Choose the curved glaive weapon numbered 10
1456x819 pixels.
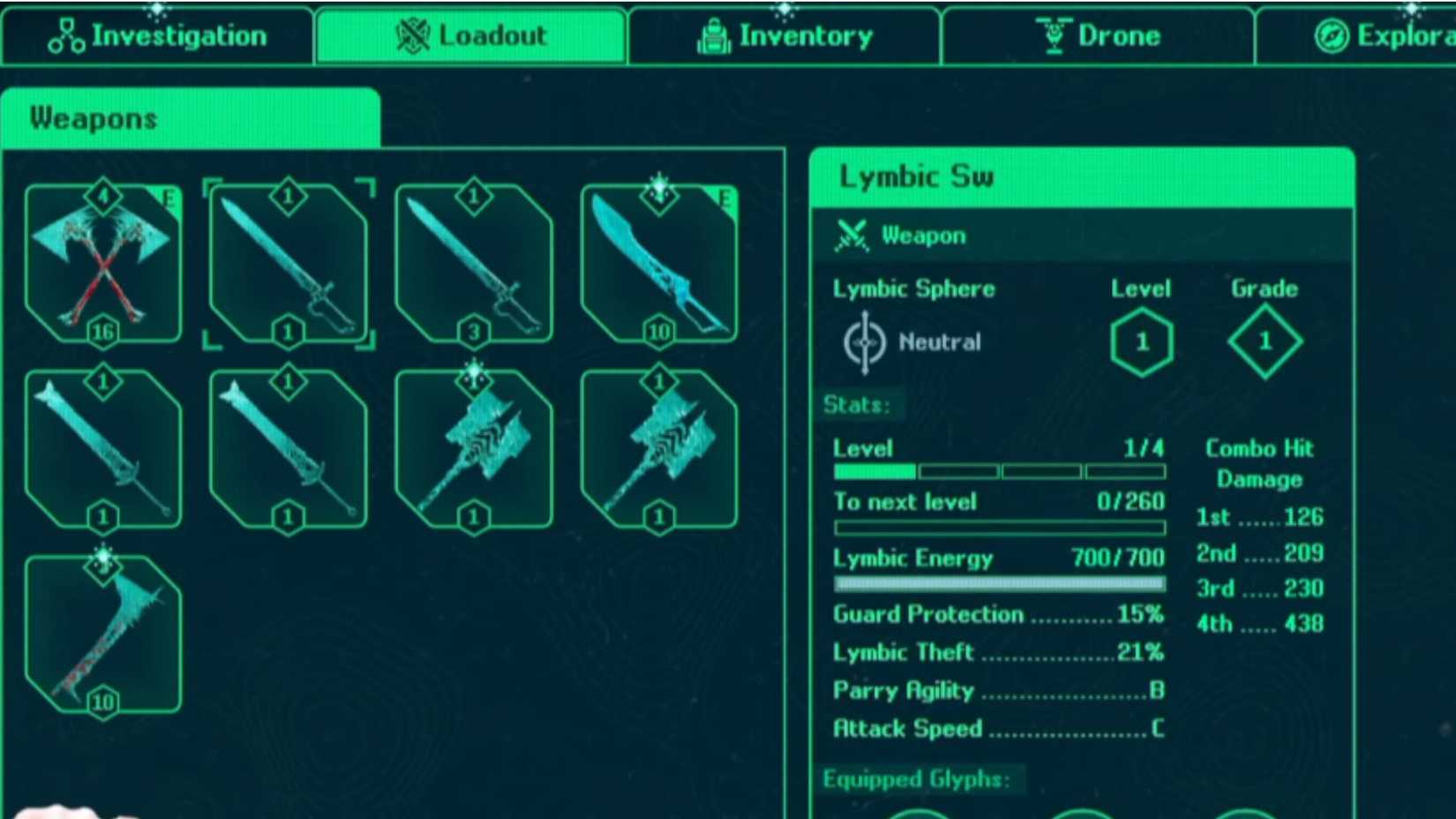[659, 264]
